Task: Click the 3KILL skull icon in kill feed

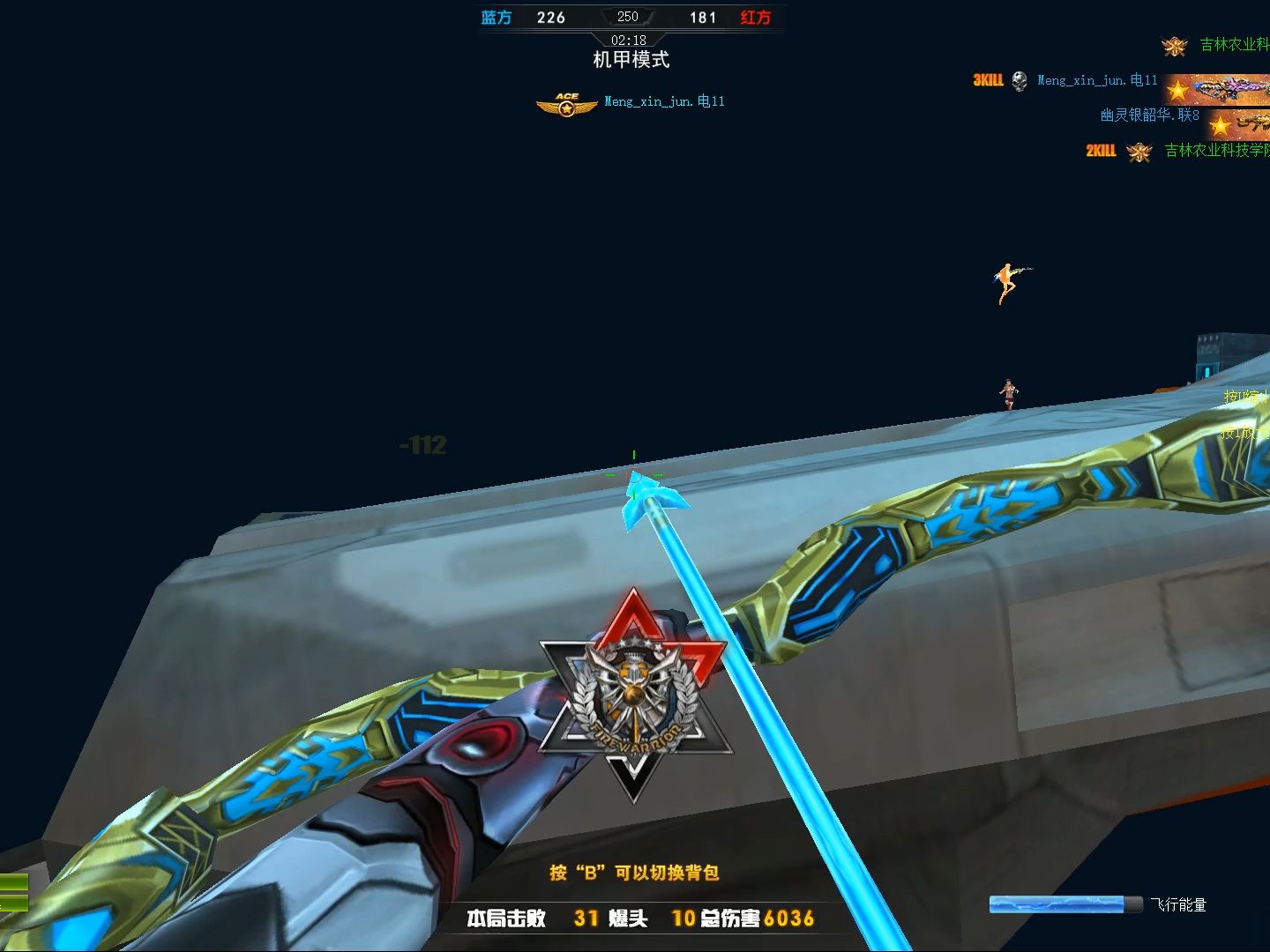Action: point(1020,81)
